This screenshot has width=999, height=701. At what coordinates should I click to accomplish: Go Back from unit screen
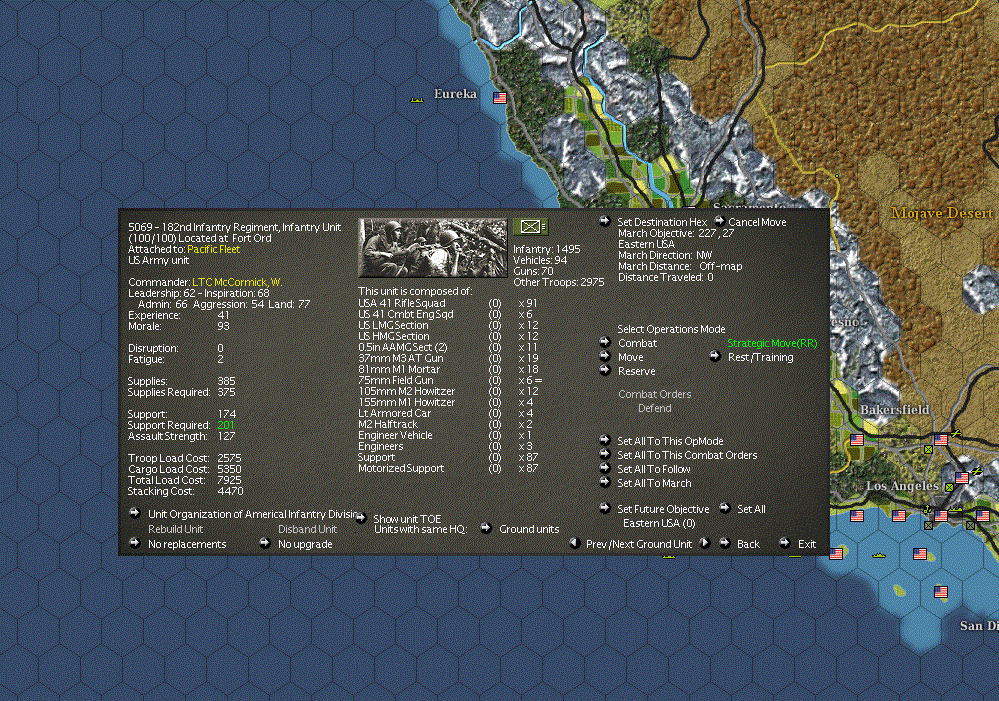coord(748,544)
